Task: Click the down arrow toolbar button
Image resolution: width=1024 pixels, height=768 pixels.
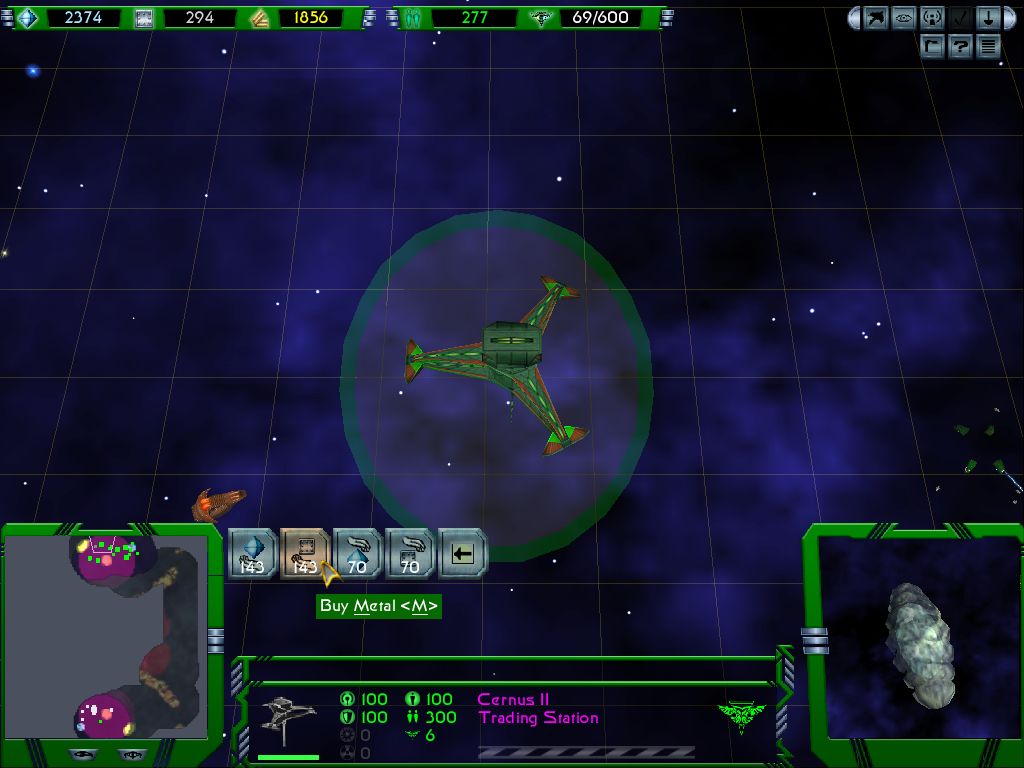Action: pos(988,18)
